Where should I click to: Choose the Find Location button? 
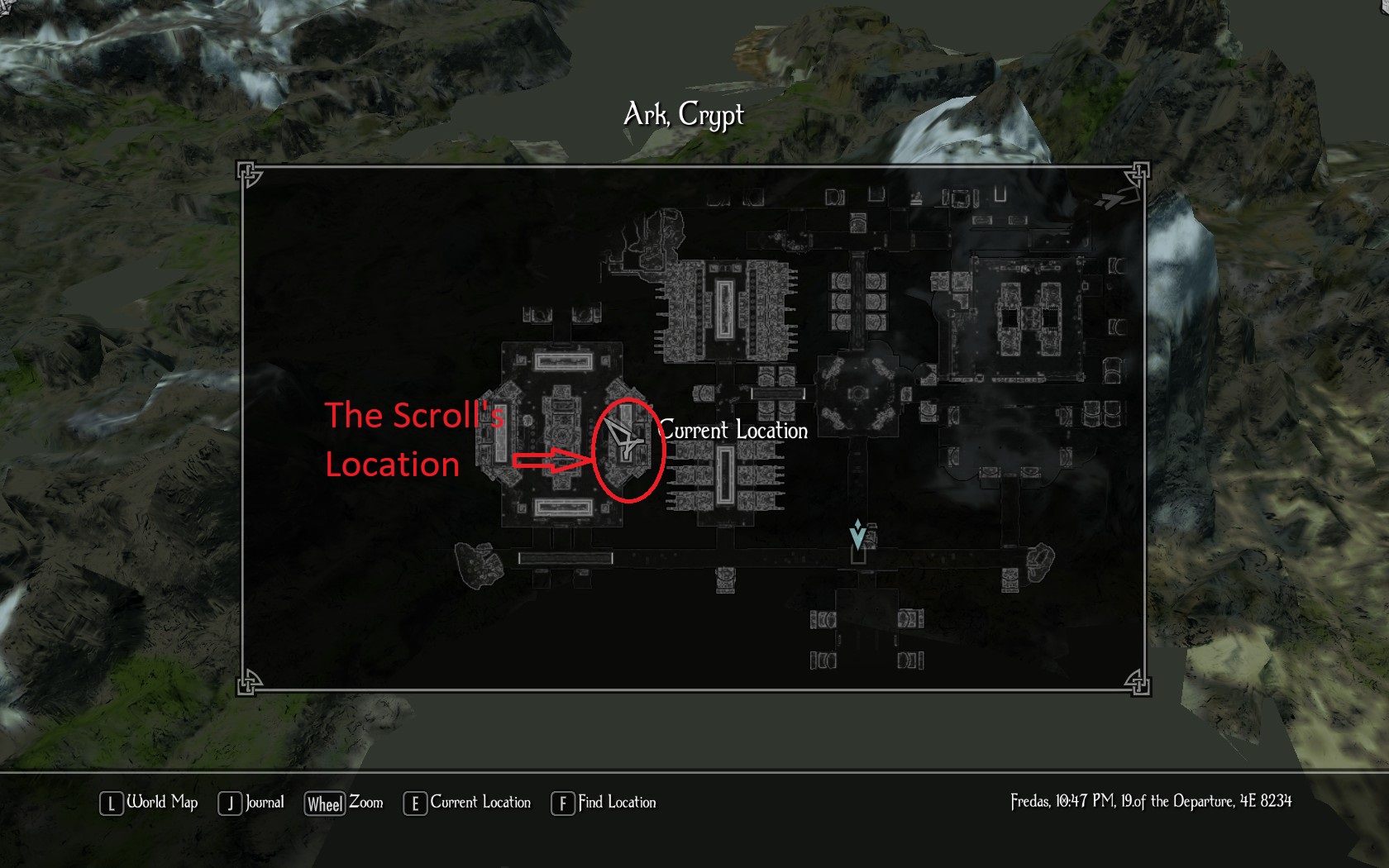coord(604,803)
